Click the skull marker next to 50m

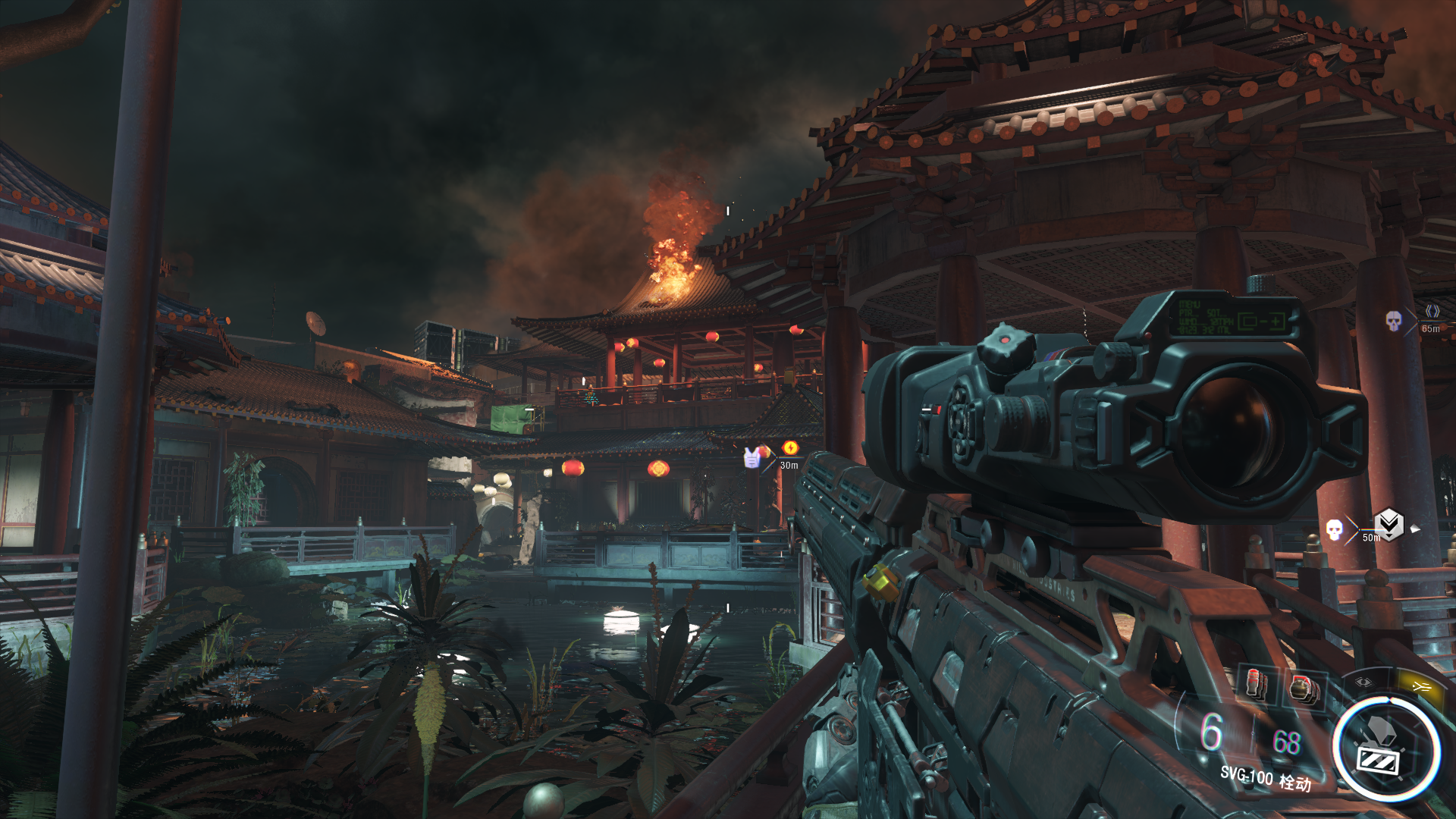coord(1334,529)
